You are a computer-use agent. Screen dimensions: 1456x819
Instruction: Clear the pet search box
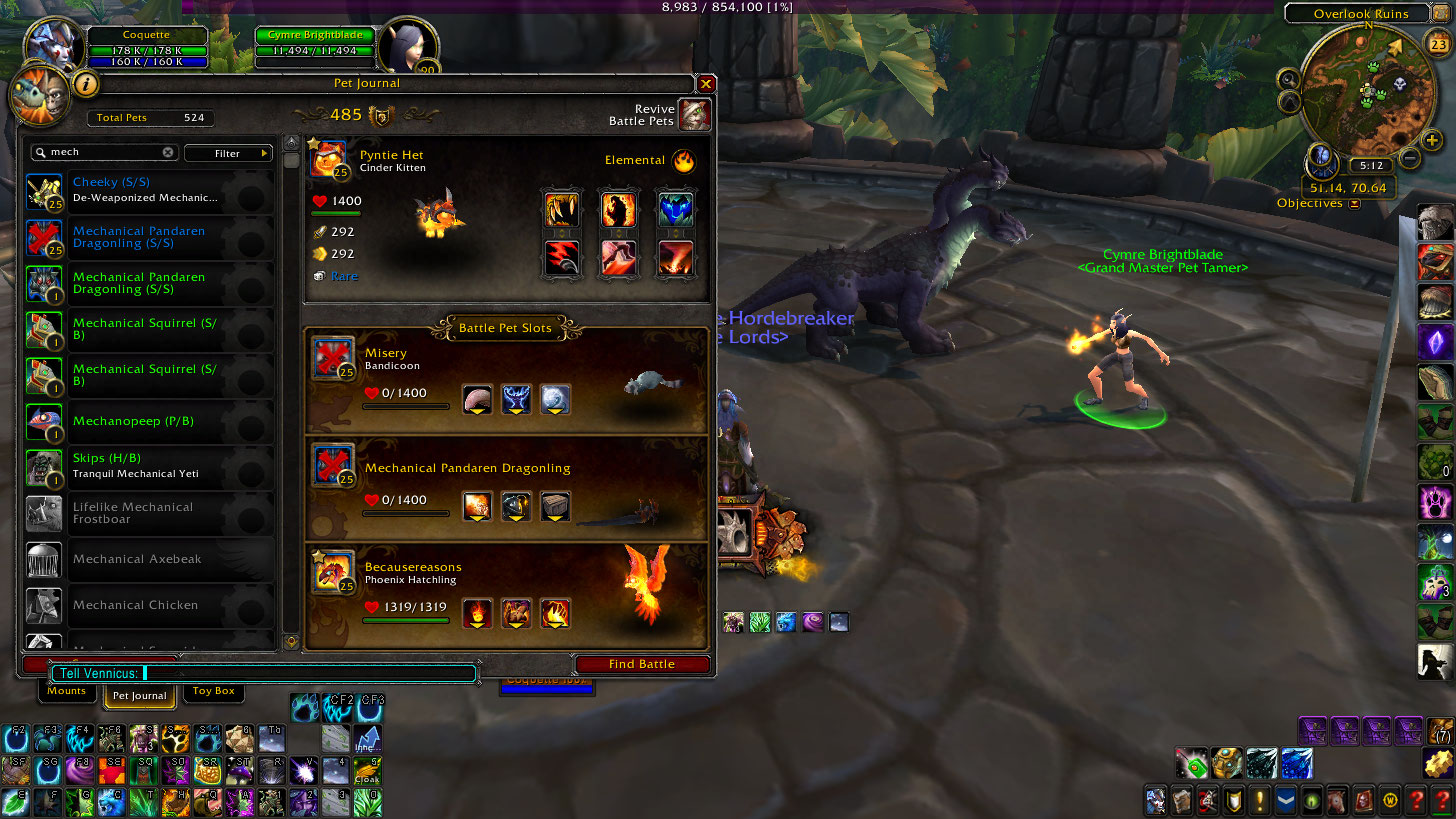tap(168, 153)
